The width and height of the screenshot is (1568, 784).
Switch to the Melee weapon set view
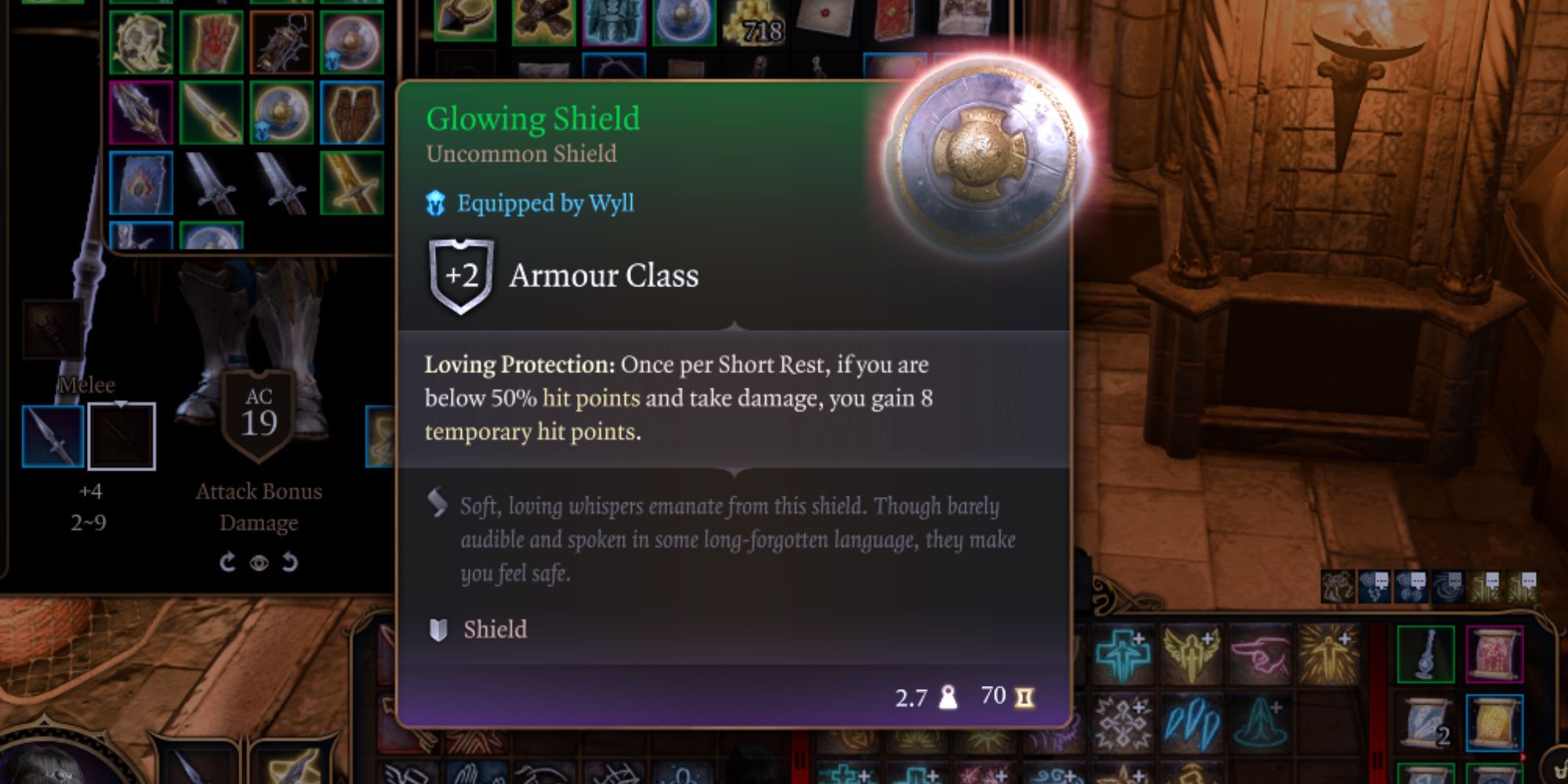click(86, 385)
